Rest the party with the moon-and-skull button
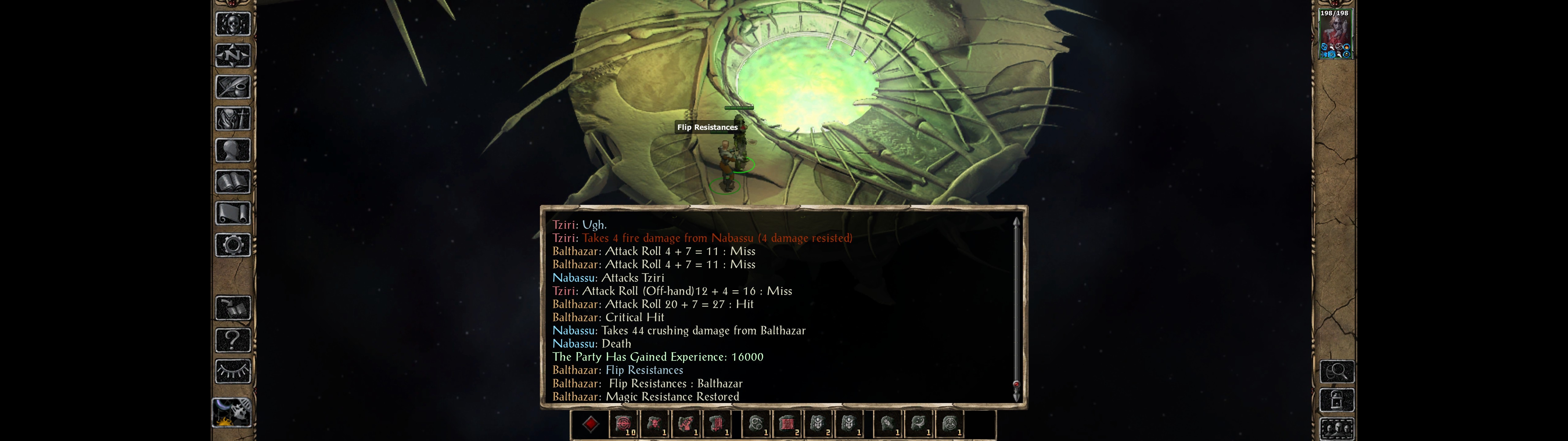The width and height of the screenshot is (1568, 441). click(x=232, y=412)
